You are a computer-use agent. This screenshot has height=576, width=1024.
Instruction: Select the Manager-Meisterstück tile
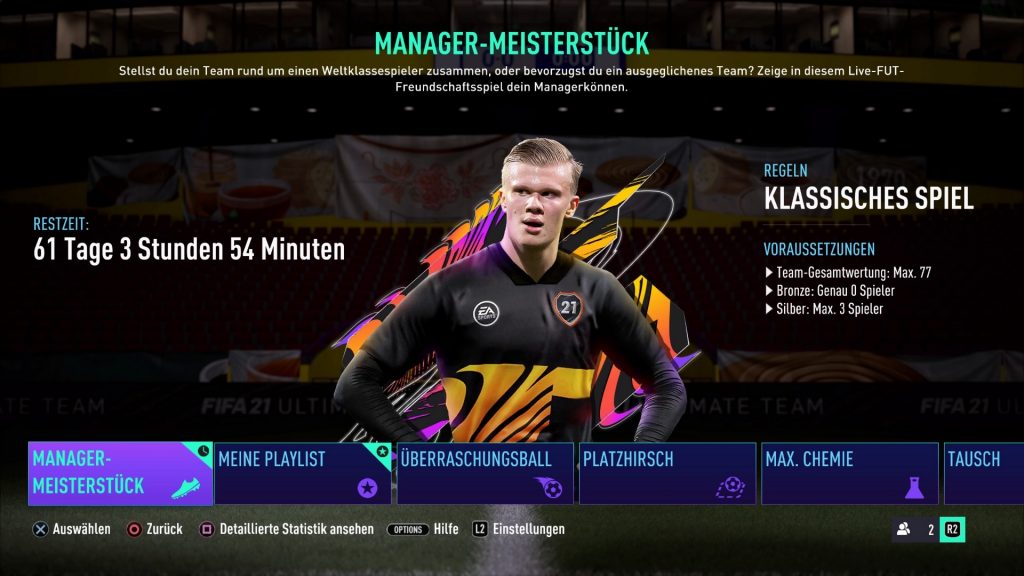pyautogui.click(x=120, y=473)
